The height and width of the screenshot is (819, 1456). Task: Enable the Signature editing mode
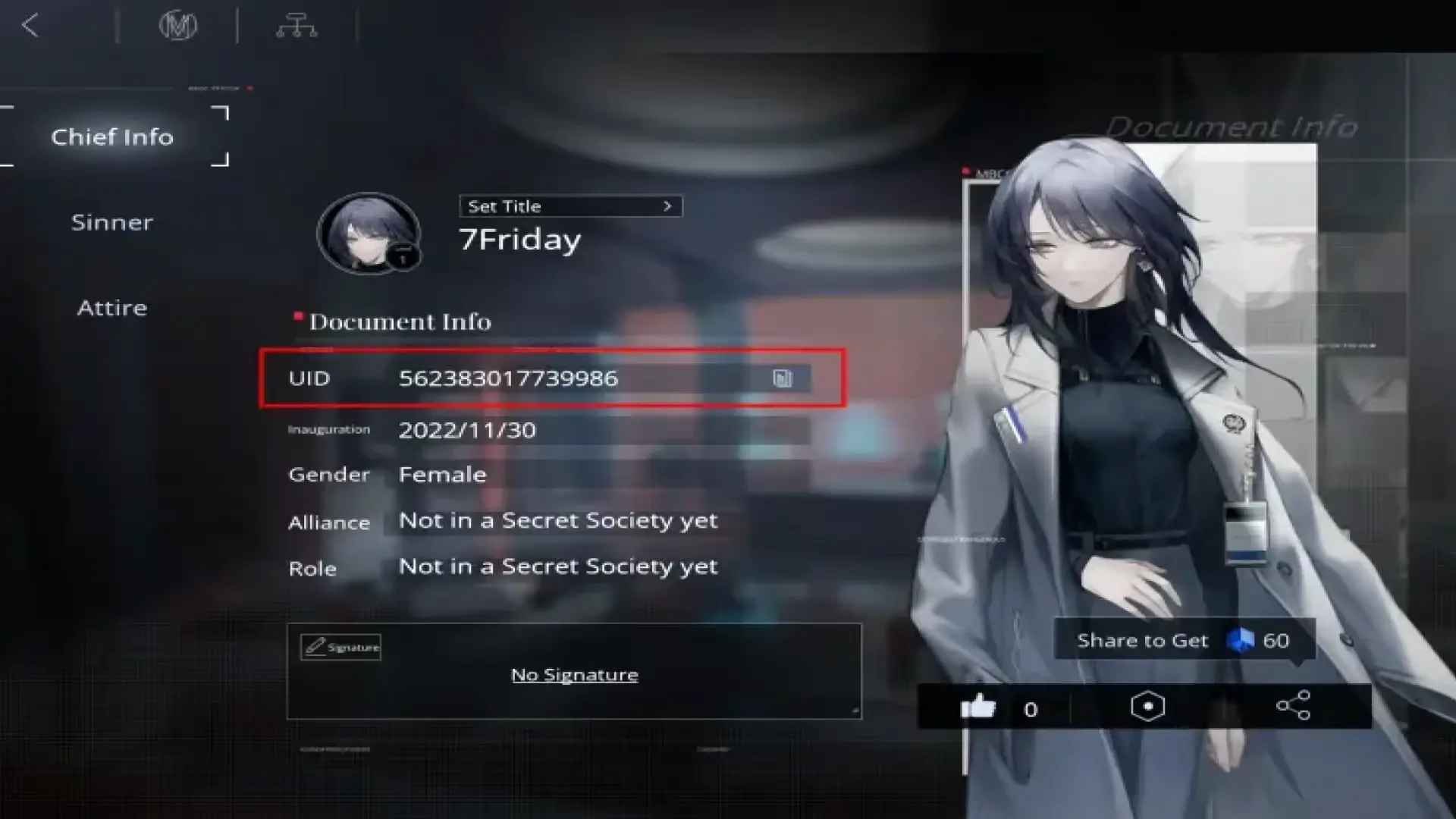[x=340, y=648]
